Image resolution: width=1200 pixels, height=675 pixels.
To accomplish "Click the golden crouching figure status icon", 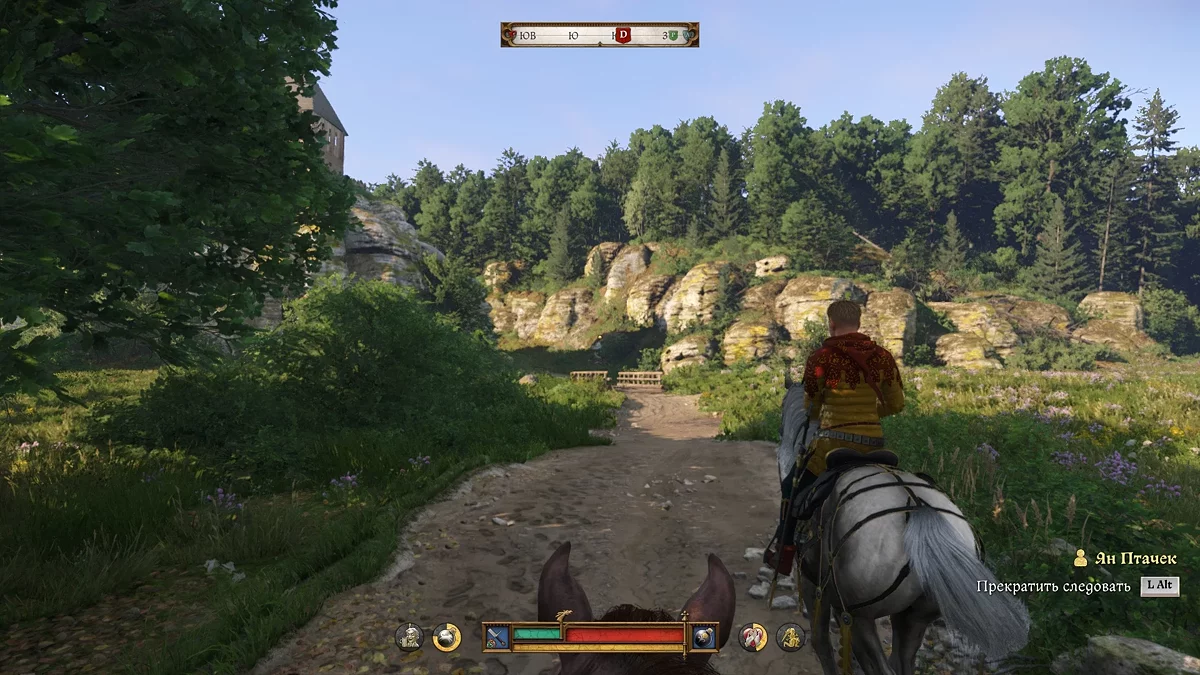I will point(790,637).
